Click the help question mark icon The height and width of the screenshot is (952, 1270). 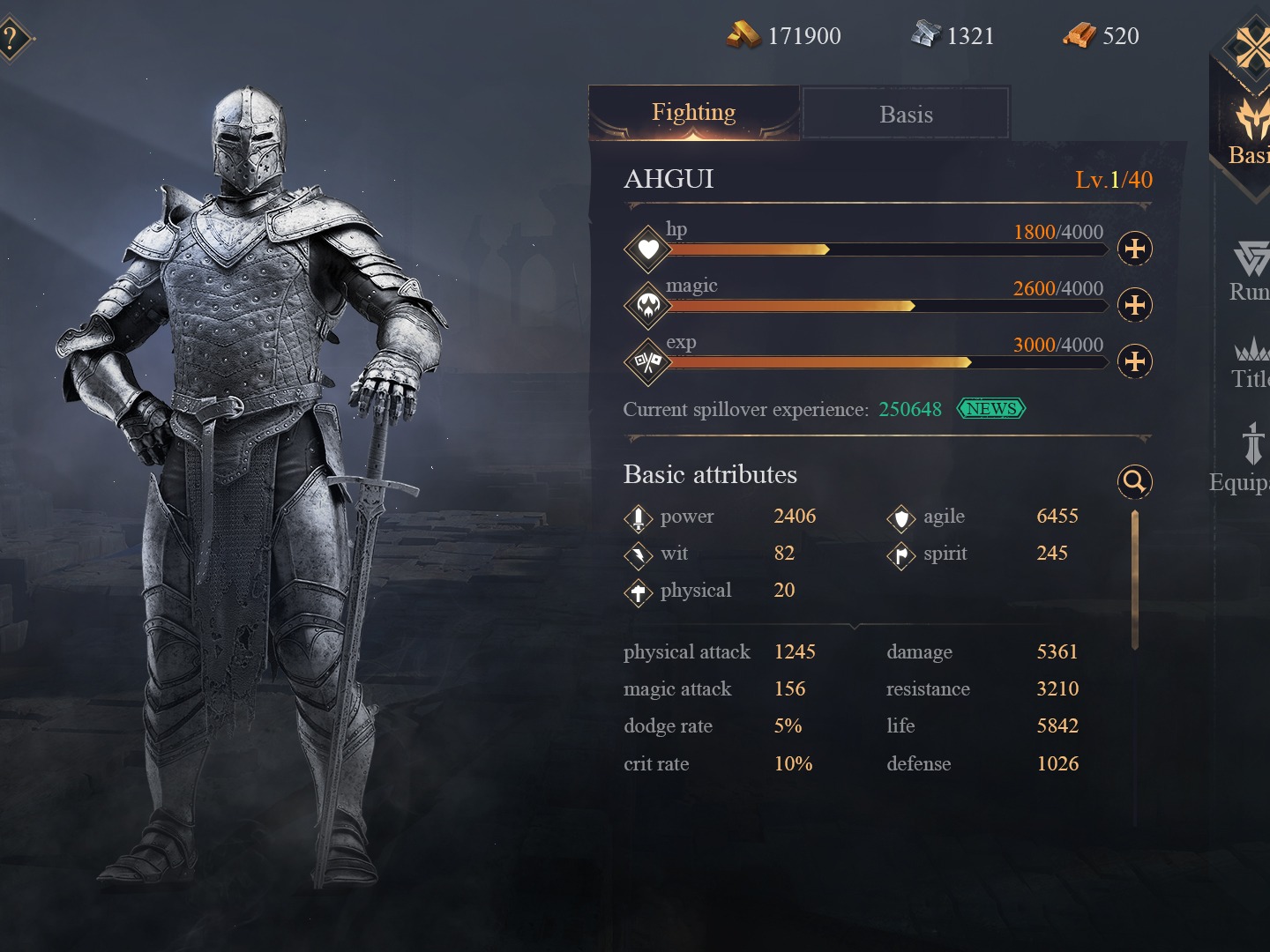tap(9, 37)
